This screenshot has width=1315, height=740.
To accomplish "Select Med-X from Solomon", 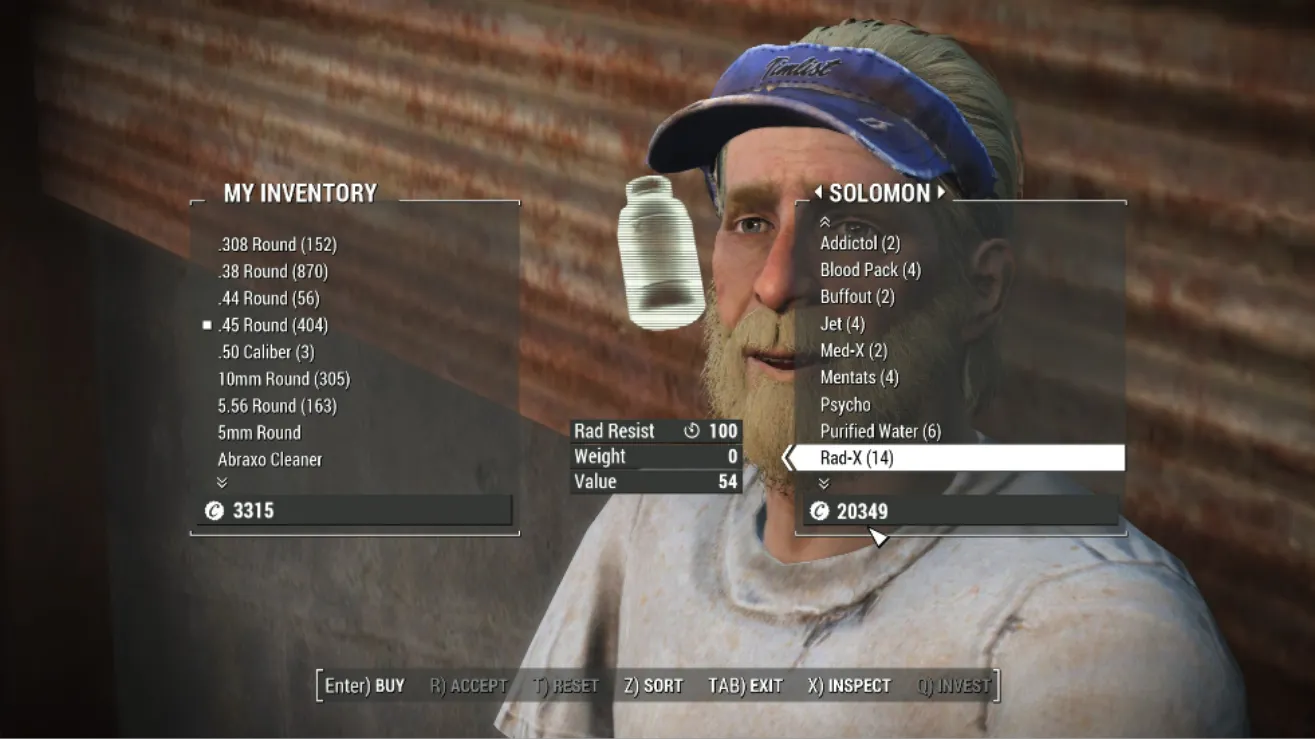I will pos(853,351).
